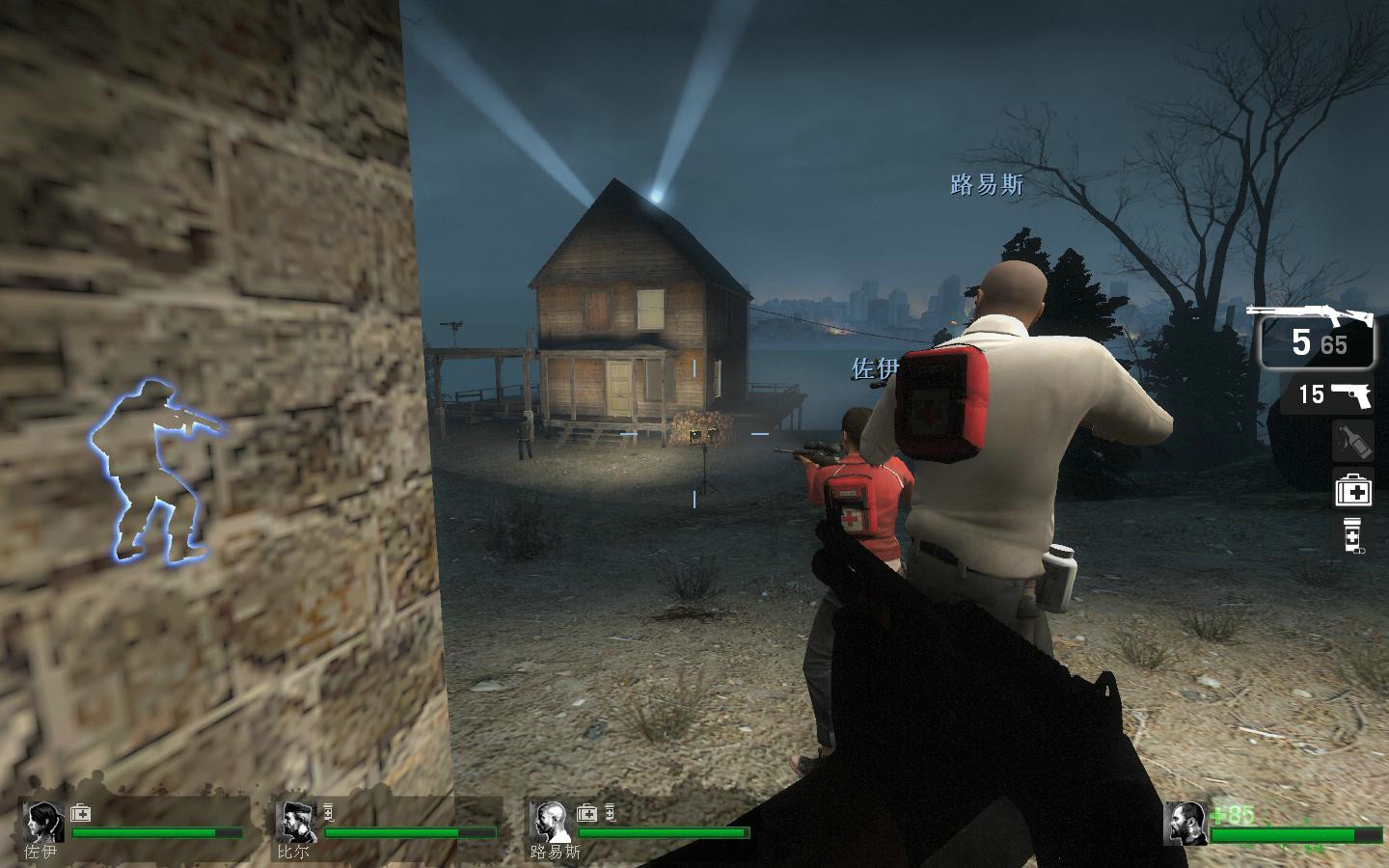Image resolution: width=1389 pixels, height=868 pixels.
Task: Select the first aid kit slot
Action: click(x=1353, y=490)
